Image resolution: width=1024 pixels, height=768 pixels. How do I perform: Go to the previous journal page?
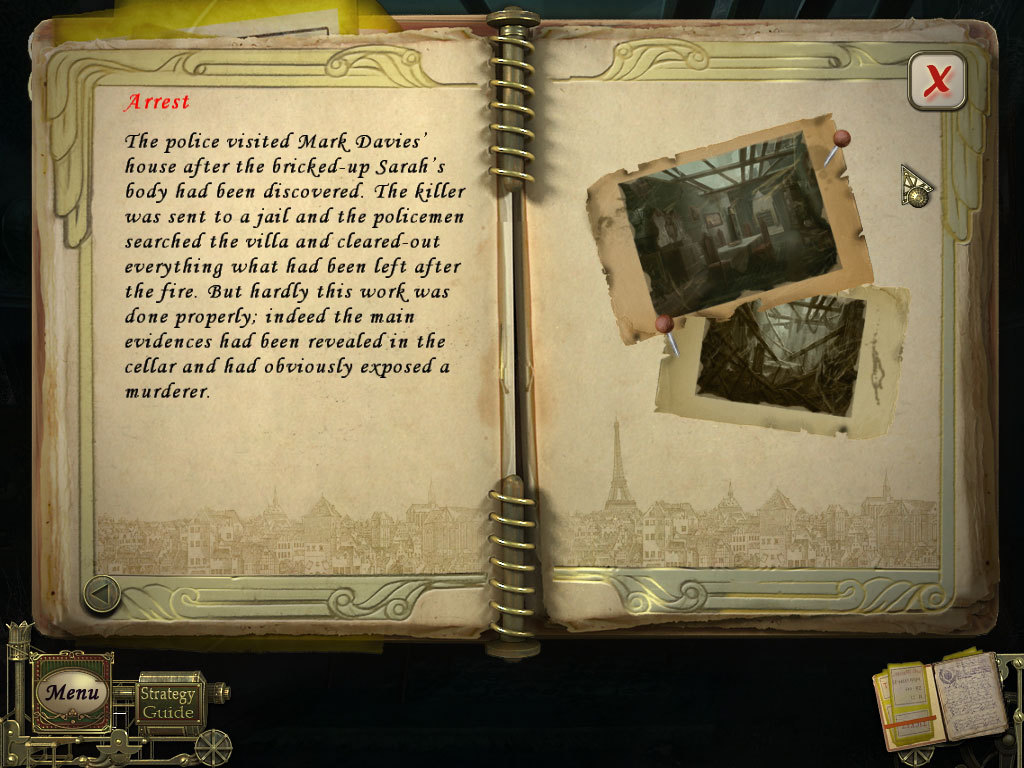tap(101, 594)
